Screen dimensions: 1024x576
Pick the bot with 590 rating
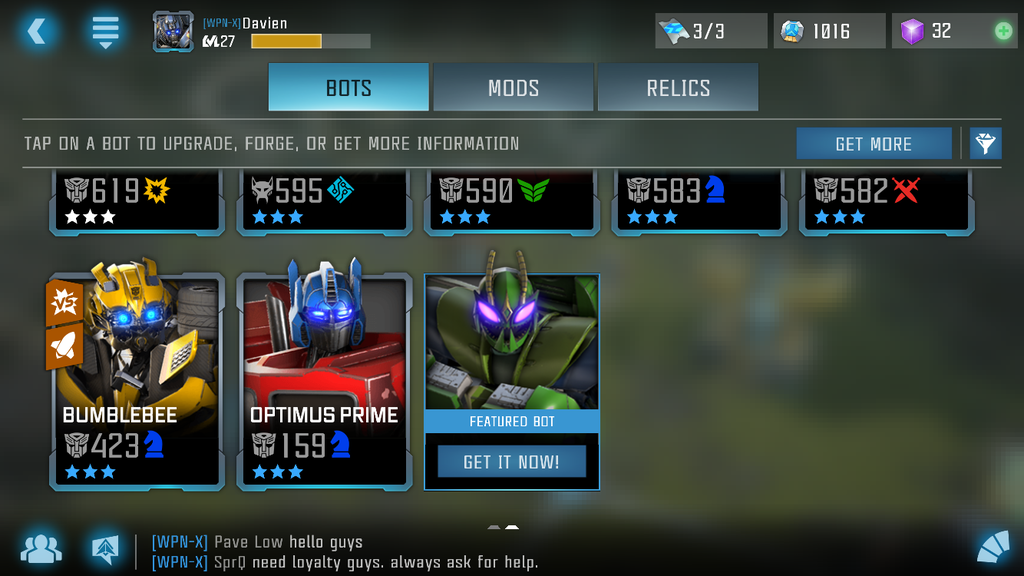coord(511,201)
